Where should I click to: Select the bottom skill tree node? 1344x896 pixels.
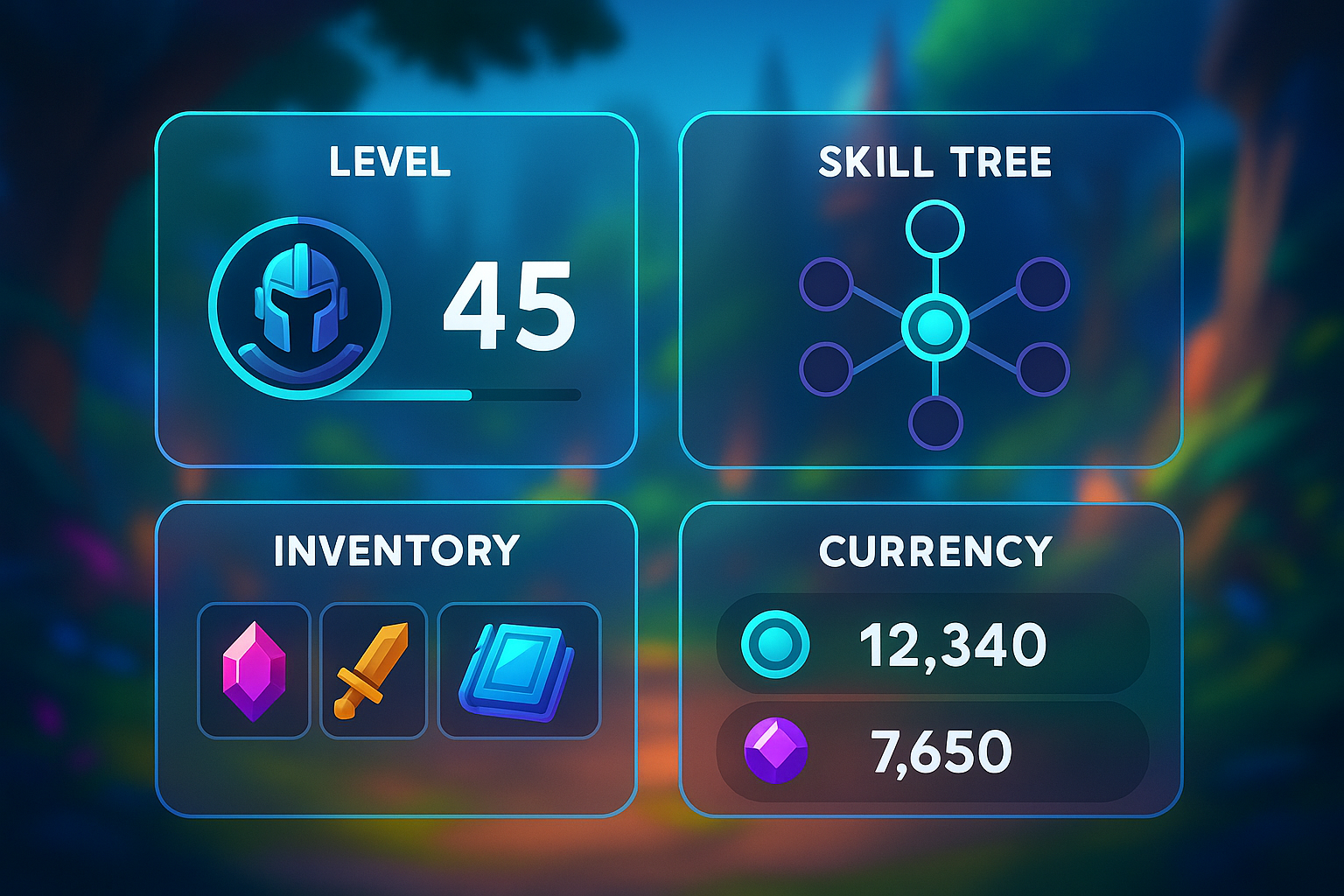[x=934, y=421]
